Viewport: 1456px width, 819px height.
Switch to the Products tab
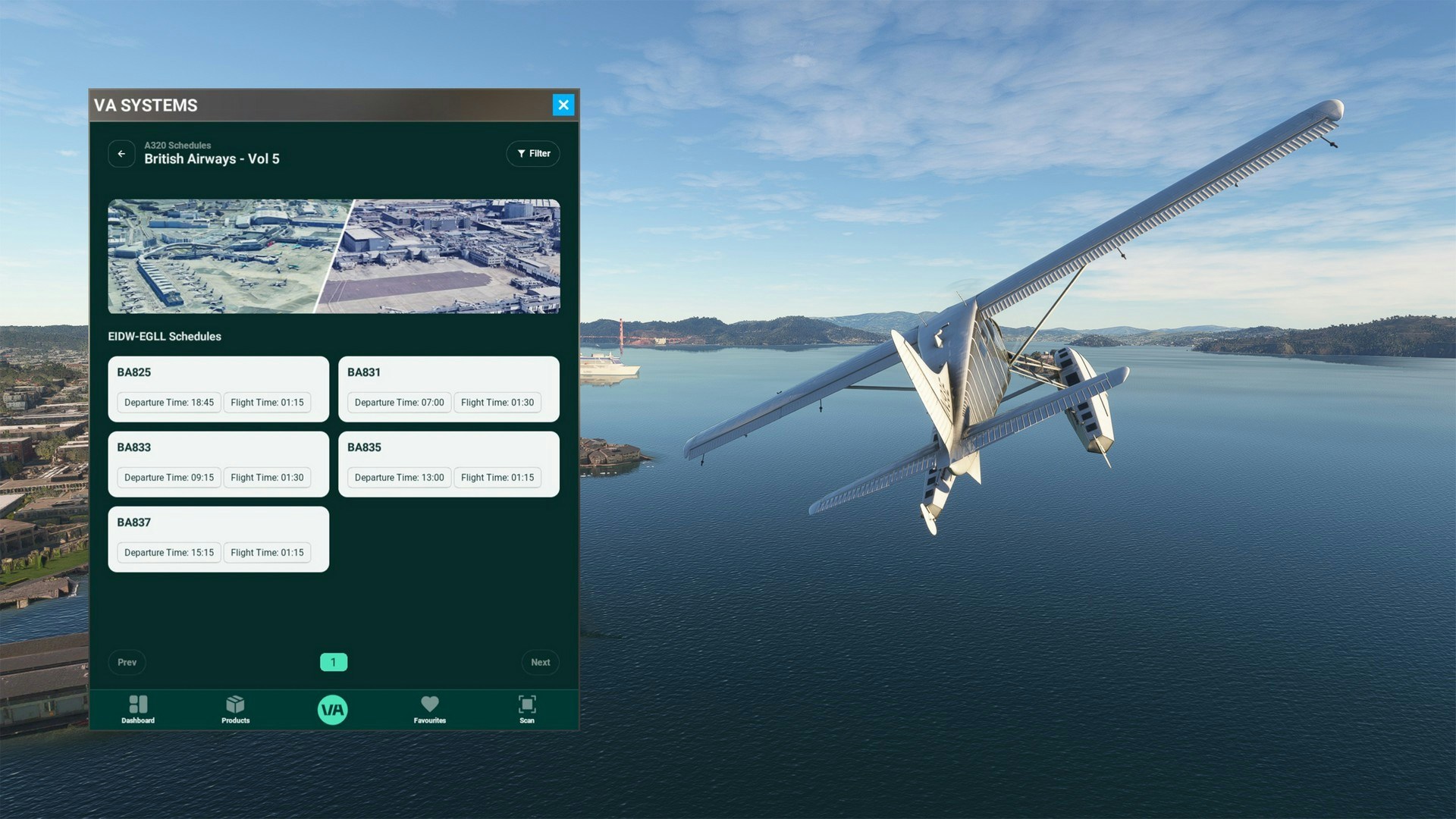click(235, 709)
